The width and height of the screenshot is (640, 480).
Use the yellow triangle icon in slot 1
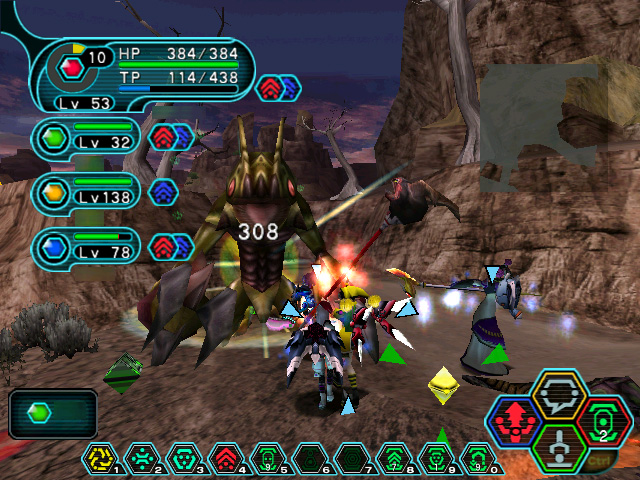coord(101,459)
